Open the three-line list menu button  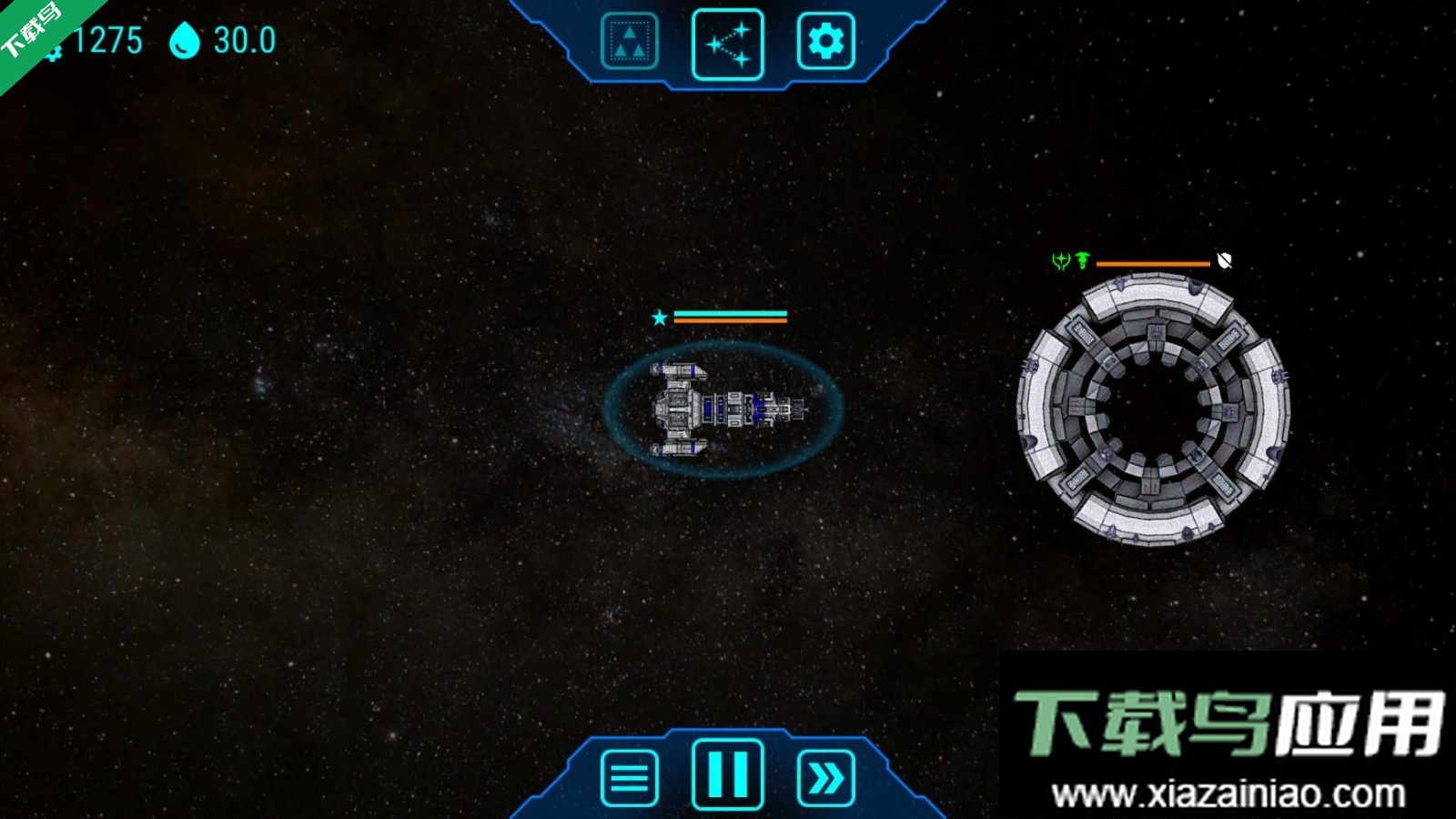(x=630, y=778)
